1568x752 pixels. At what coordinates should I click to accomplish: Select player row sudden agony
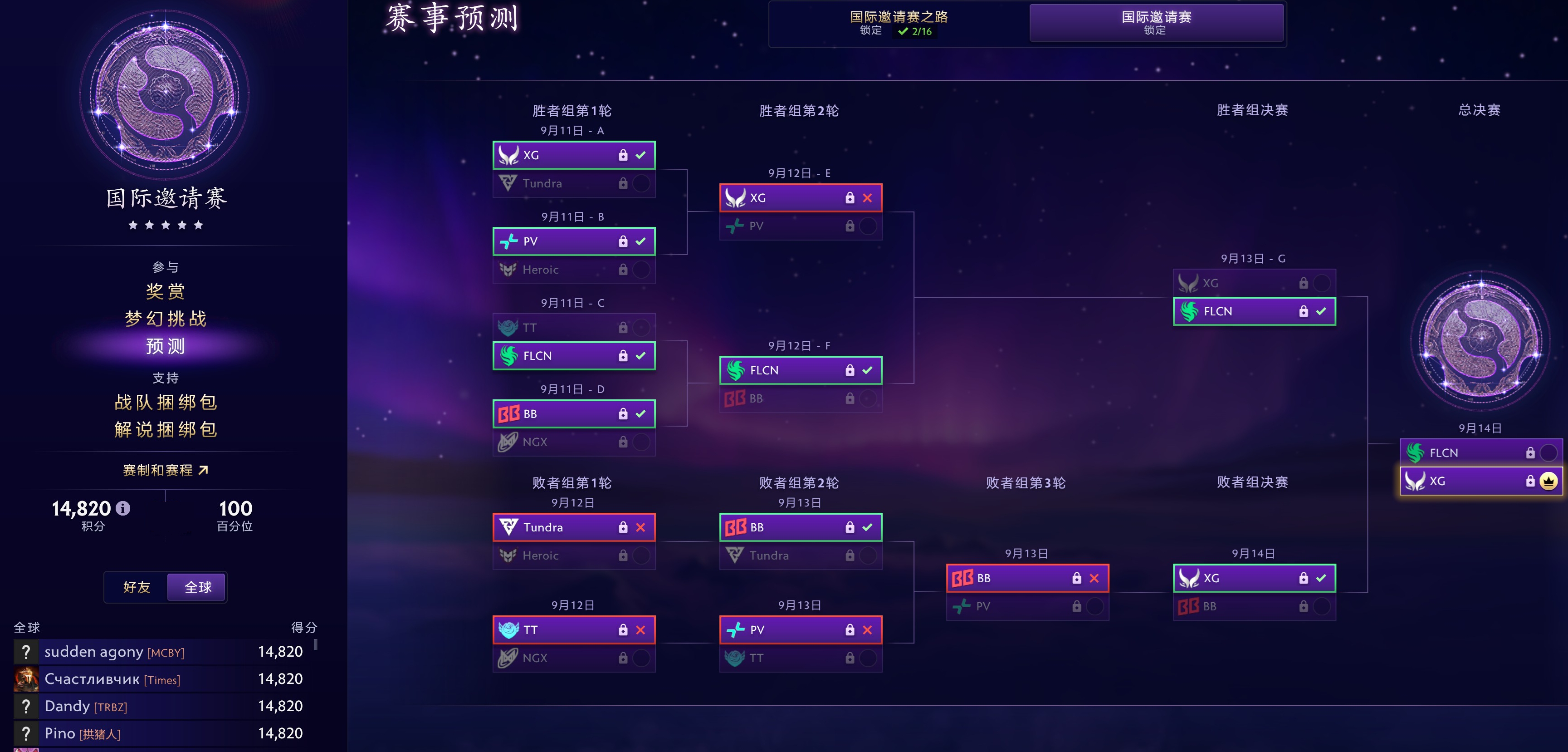158,652
